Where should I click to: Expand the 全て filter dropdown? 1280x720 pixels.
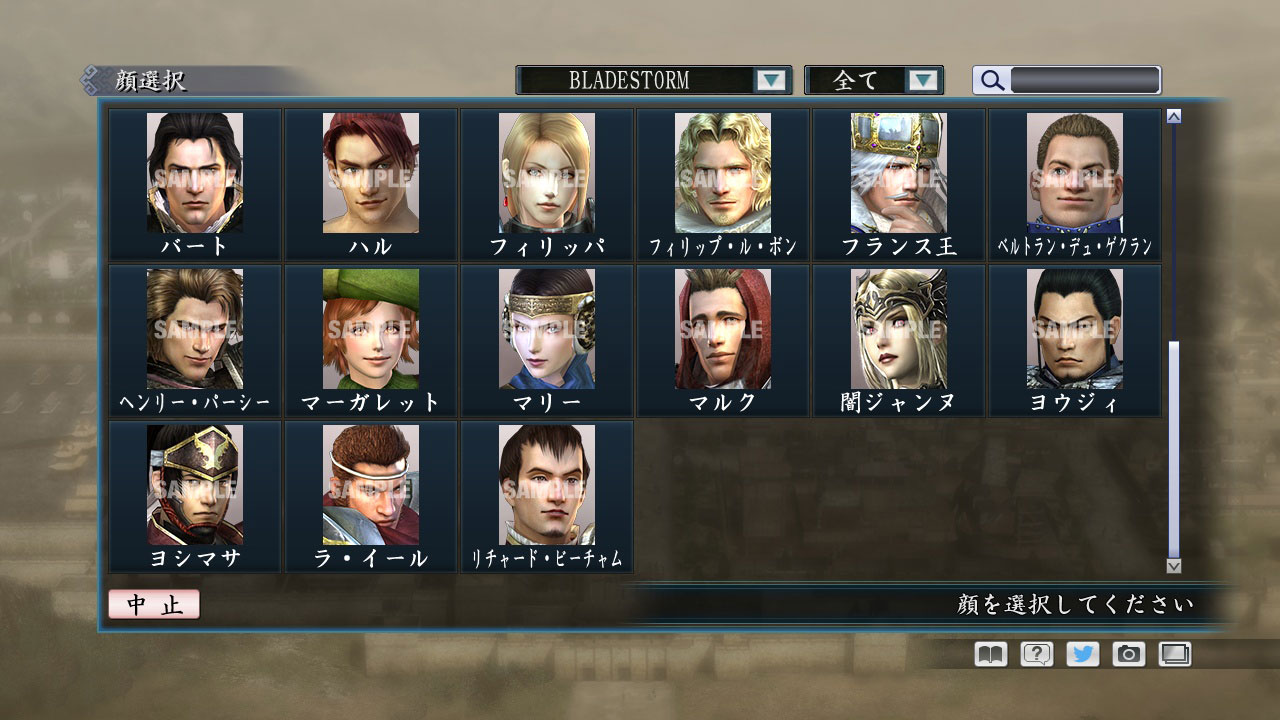coord(875,81)
